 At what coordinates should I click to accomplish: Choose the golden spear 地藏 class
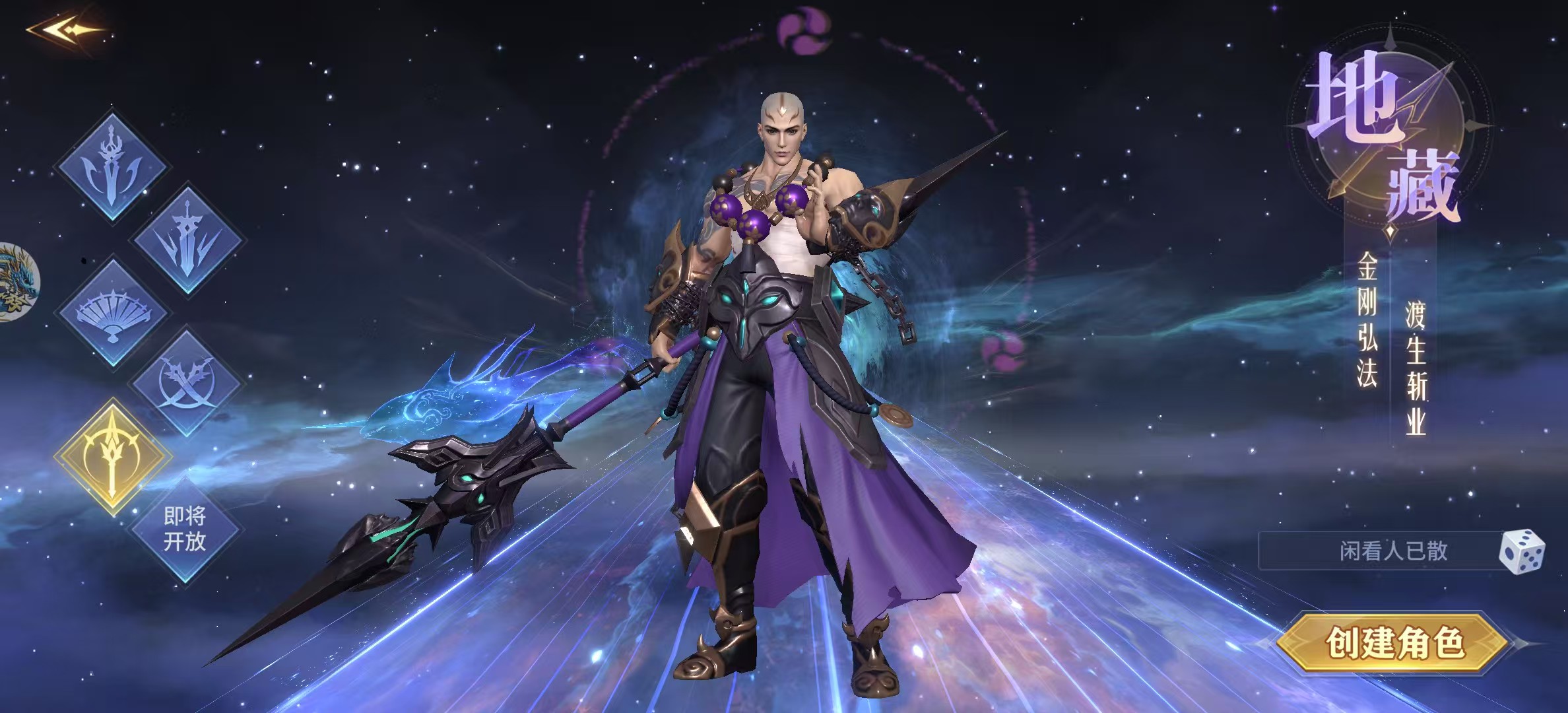click(113, 457)
